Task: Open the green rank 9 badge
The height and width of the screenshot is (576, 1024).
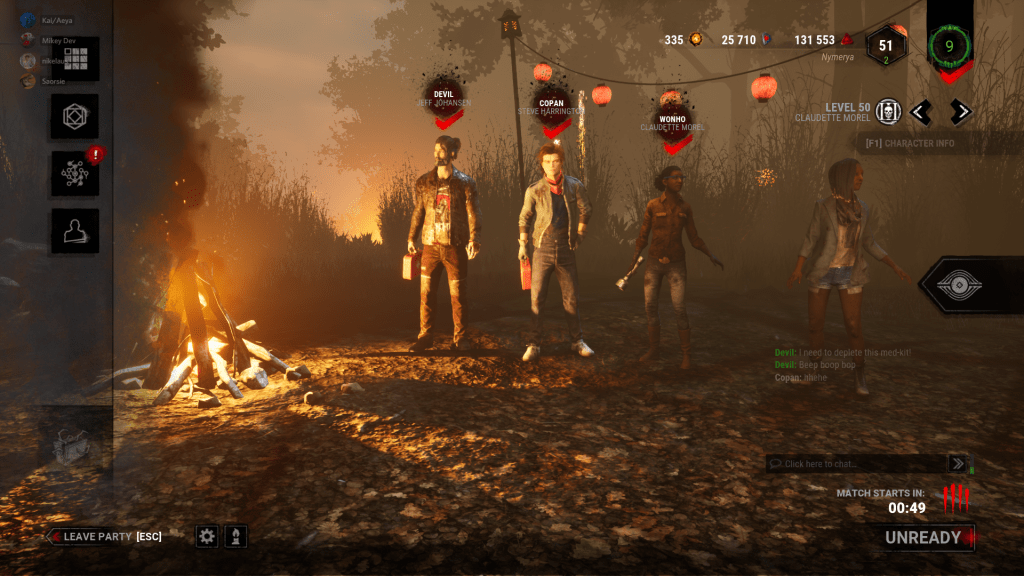Action: [949, 45]
